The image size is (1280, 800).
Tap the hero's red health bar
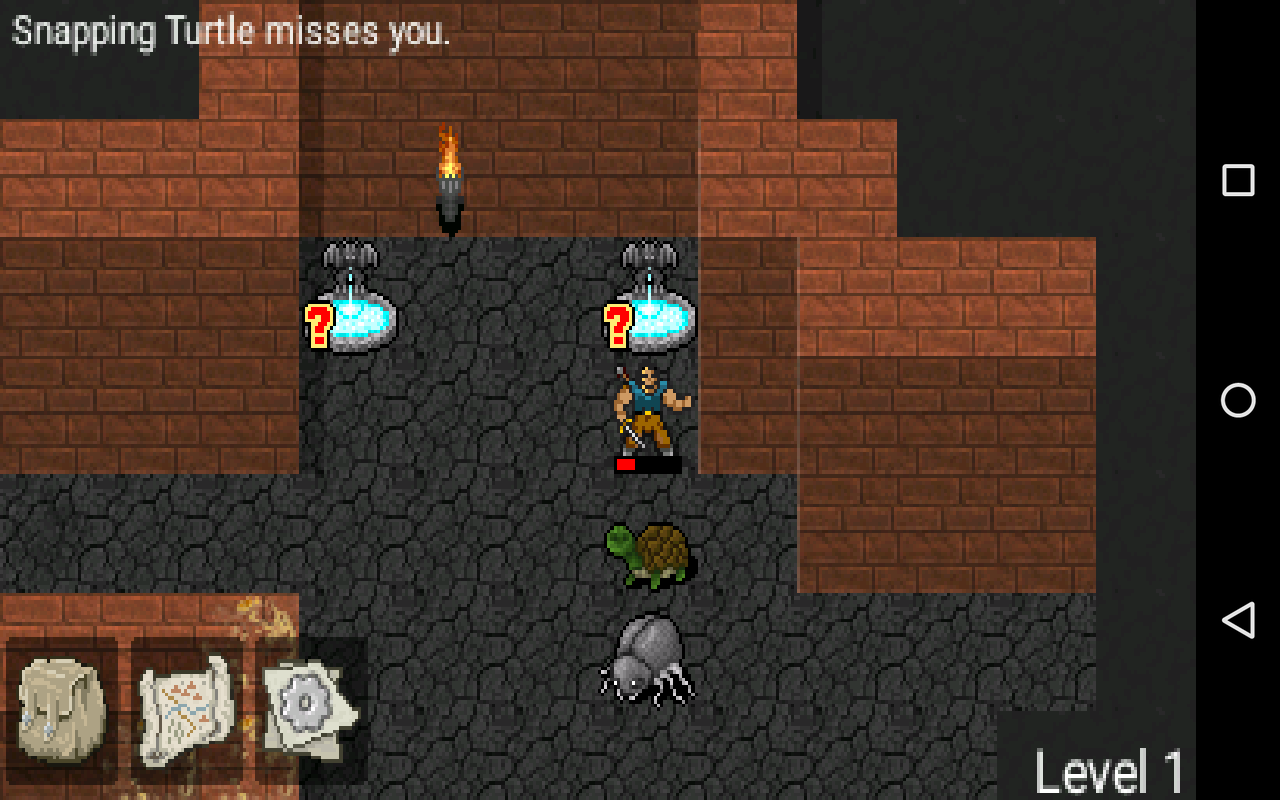click(629, 463)
